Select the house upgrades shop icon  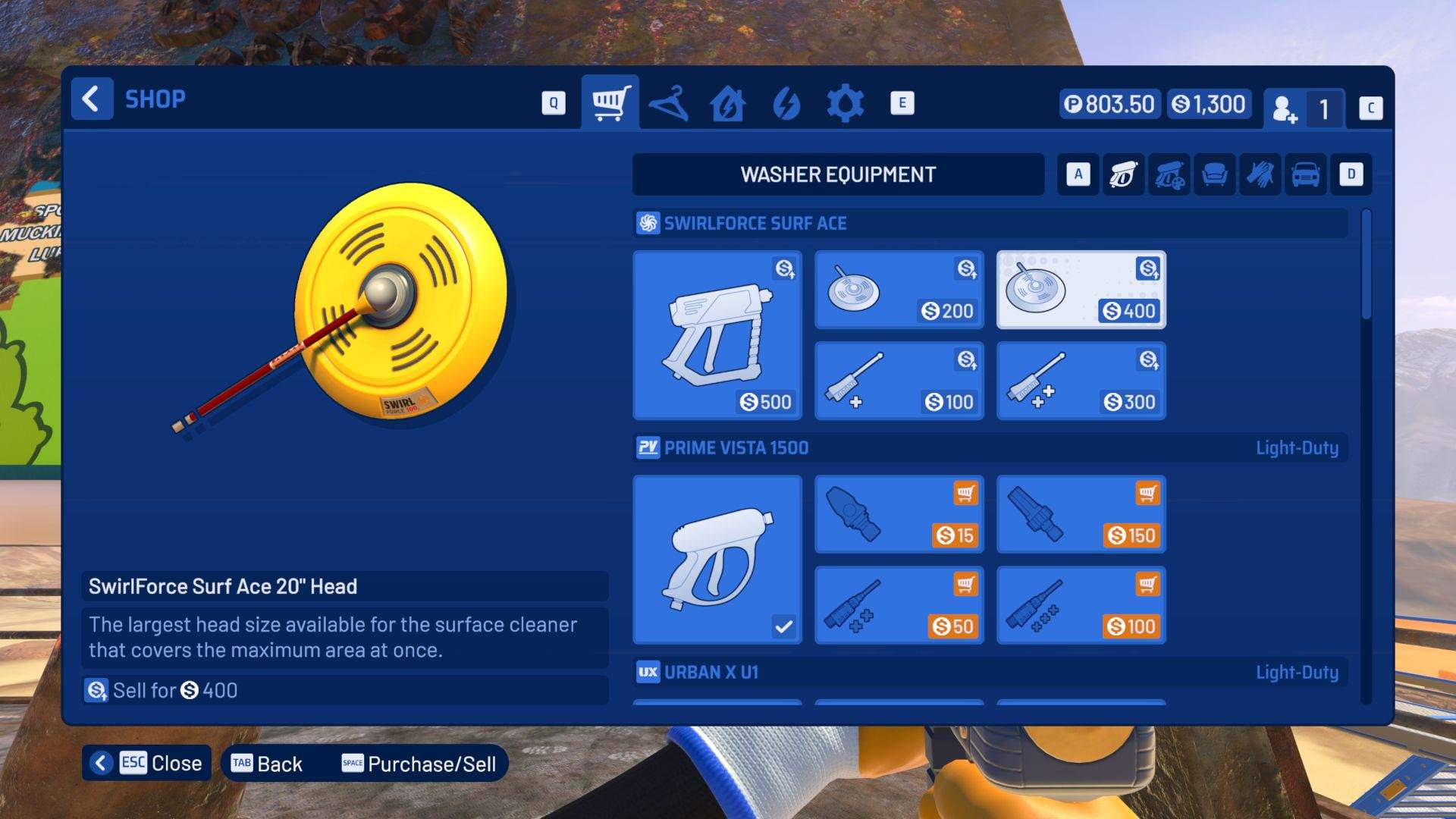(x=727, y=102)
